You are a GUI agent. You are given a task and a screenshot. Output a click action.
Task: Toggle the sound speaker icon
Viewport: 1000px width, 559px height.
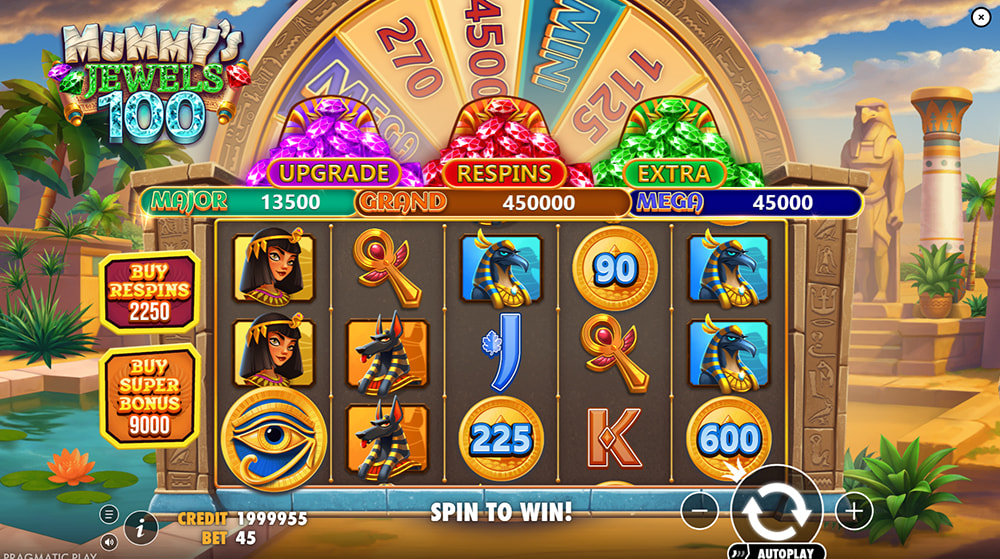[109, 541]
